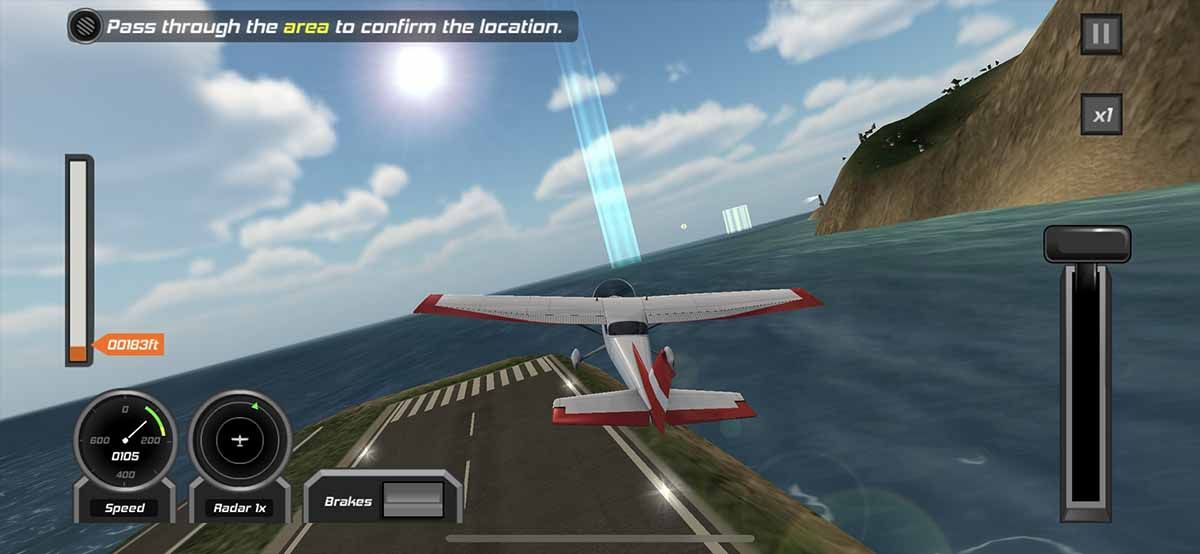Toggle the Radar 1x zoom dial
The image size is (1200, 554).
pos(240,441)
